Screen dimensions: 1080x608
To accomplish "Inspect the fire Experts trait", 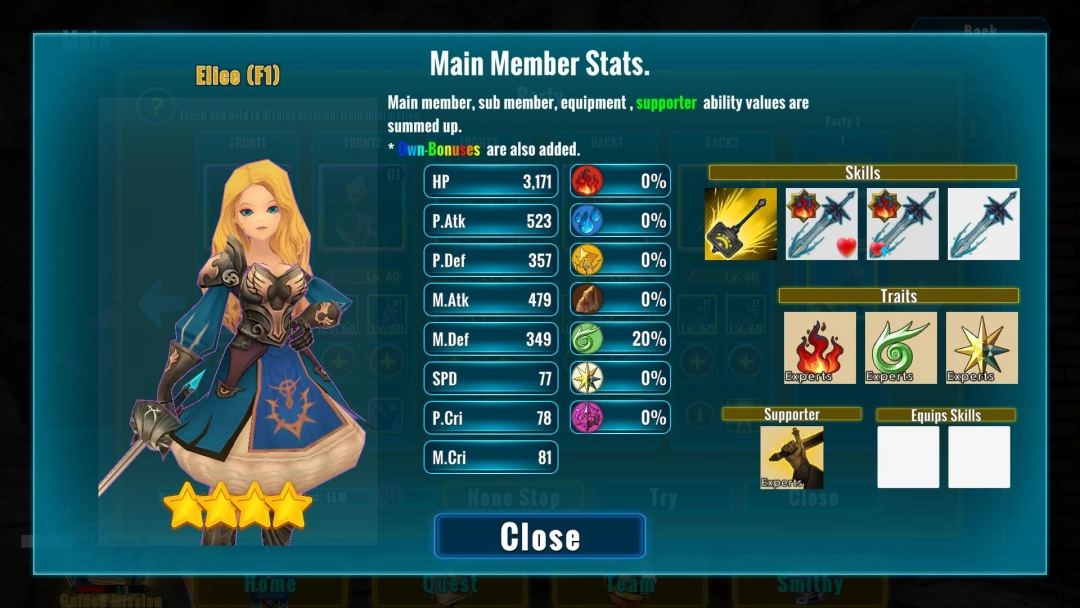I will pos(820,348).
